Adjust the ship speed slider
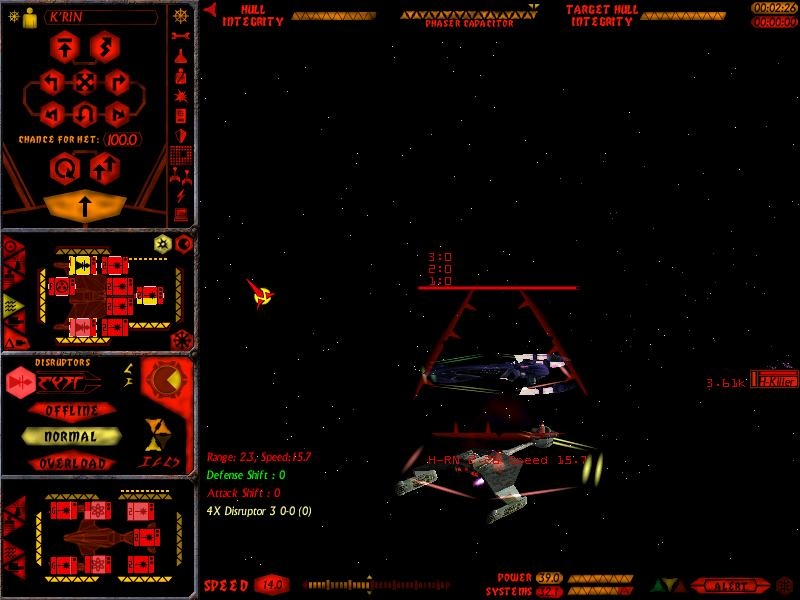This screenshot has height=600, width=800. pyautogui.click(x=367, y=584)
